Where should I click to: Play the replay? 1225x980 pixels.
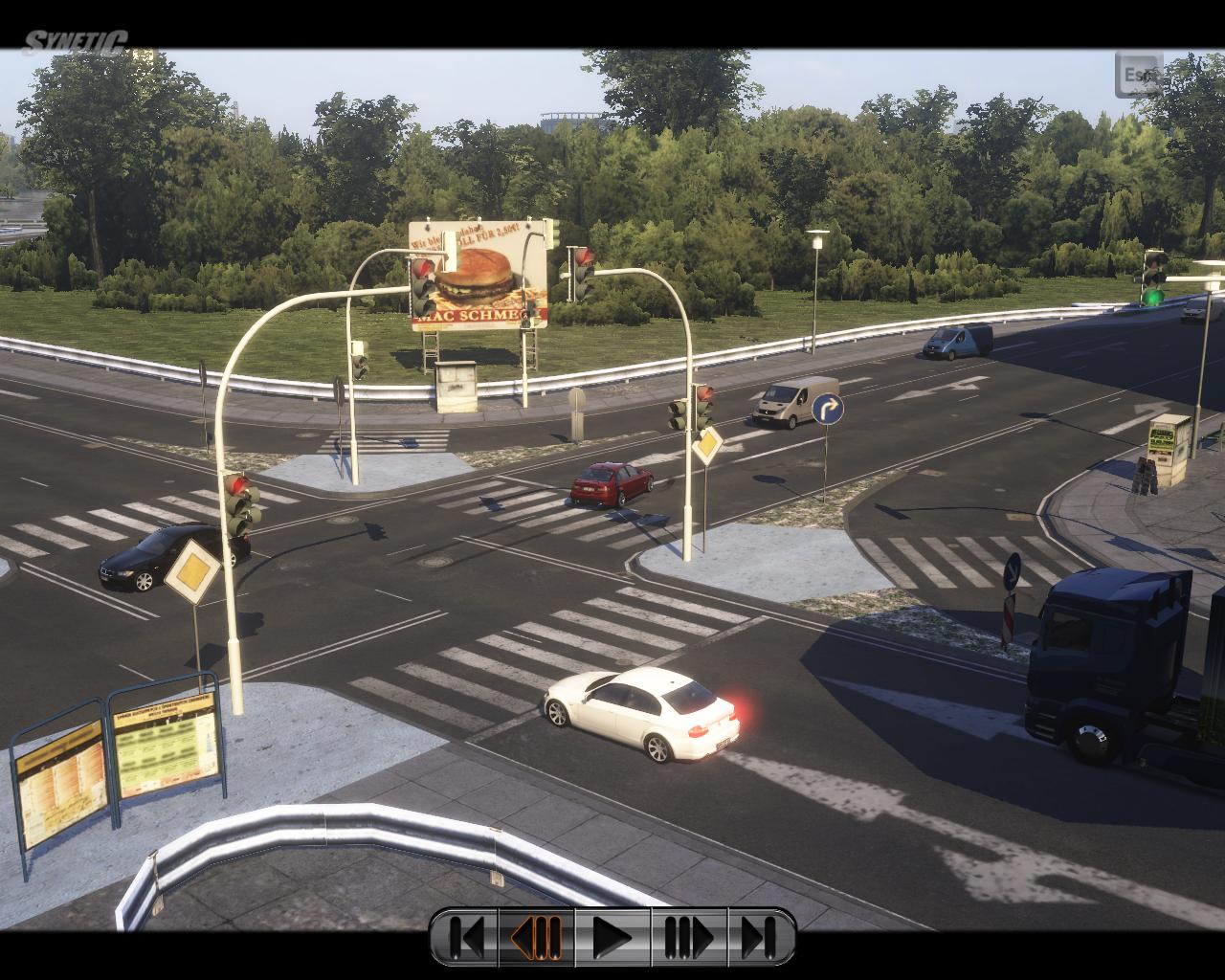(612, 938)
